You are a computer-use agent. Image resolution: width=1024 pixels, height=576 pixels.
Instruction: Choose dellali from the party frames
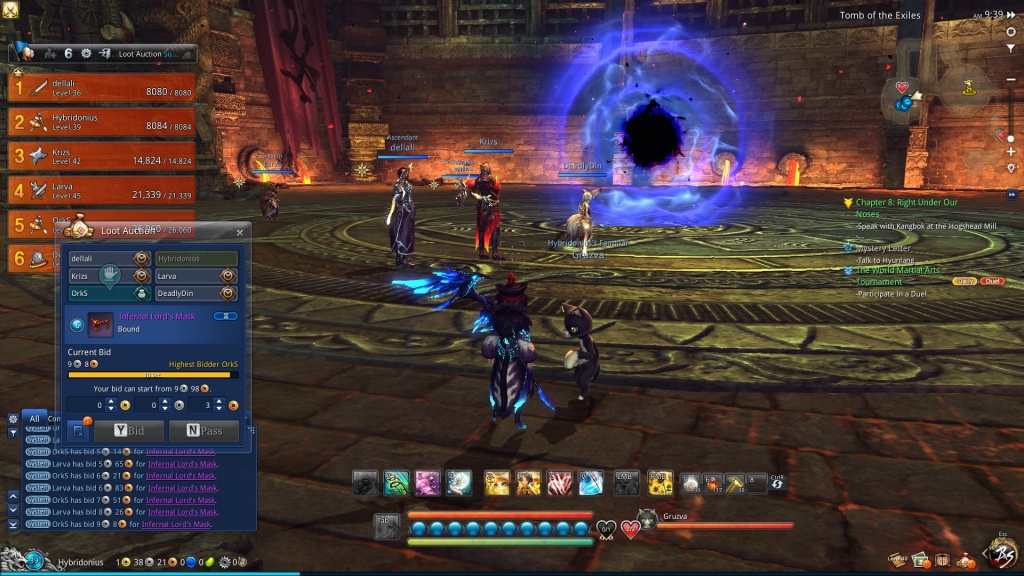(x=100, y=88)
